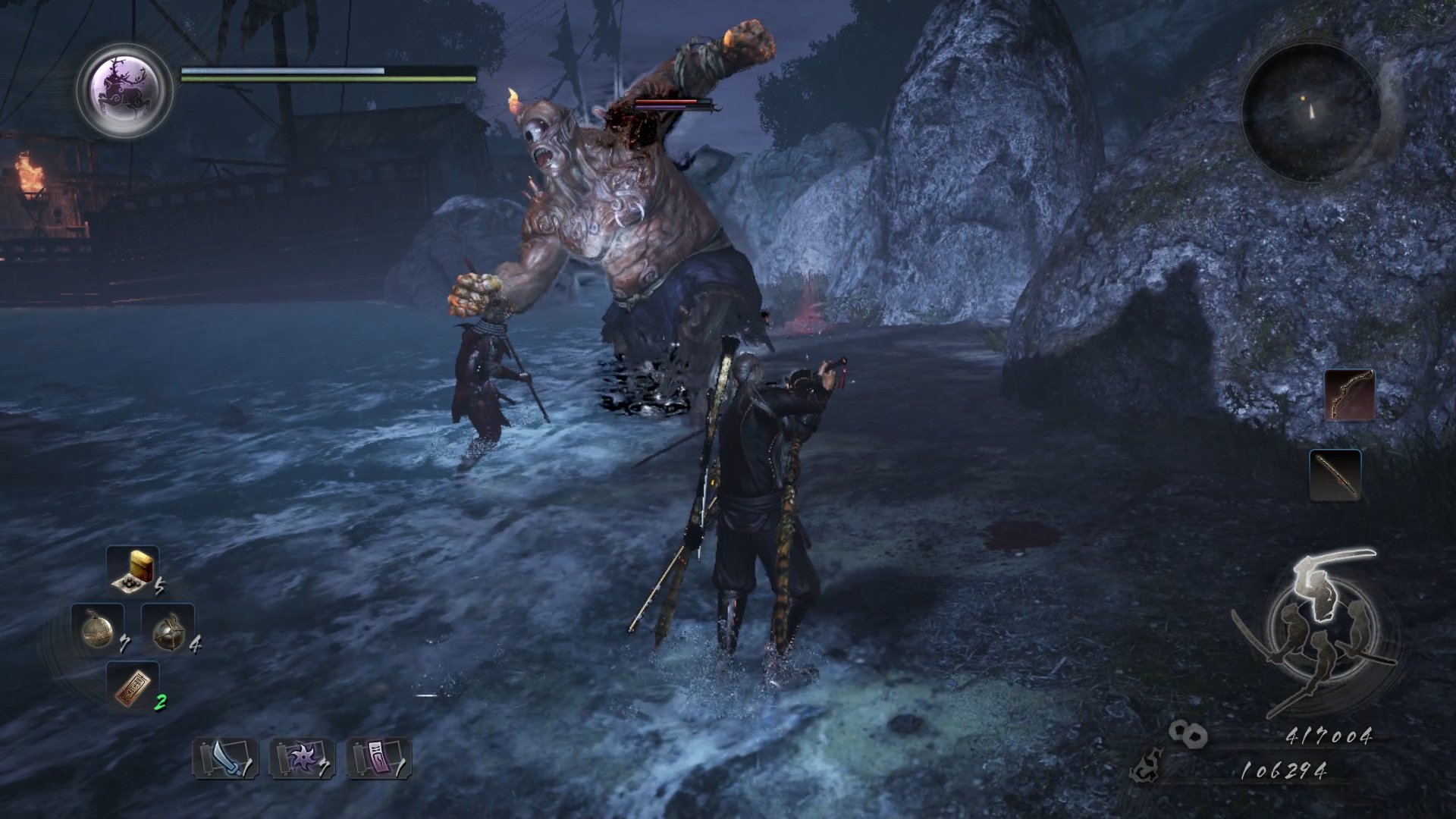This screenshot has width=1456, height=819.
Task: Select the katana melee weapon slot
Action: click(x=1335, y=475)
